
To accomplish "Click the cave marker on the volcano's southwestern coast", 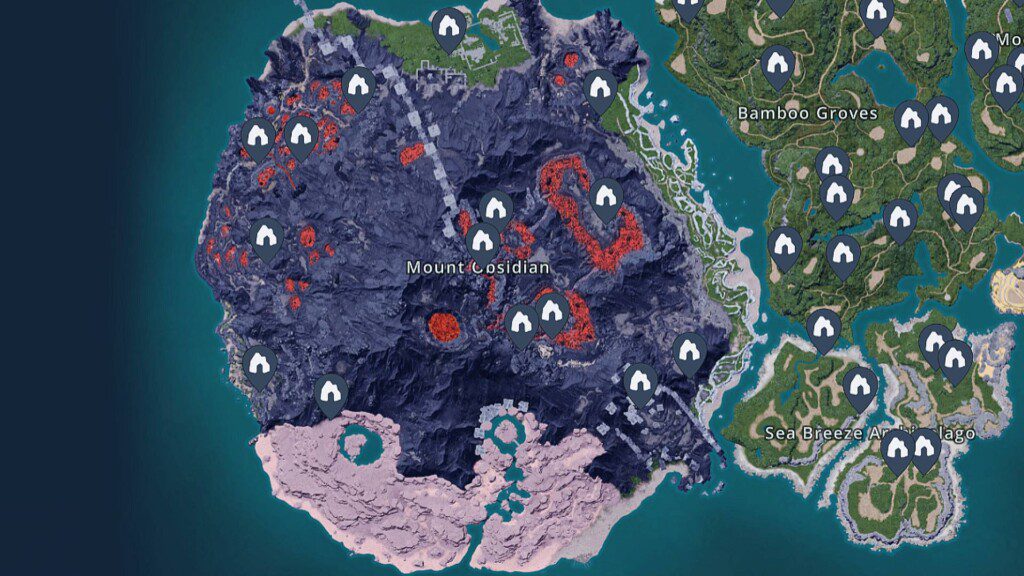I will pos(260,364).
